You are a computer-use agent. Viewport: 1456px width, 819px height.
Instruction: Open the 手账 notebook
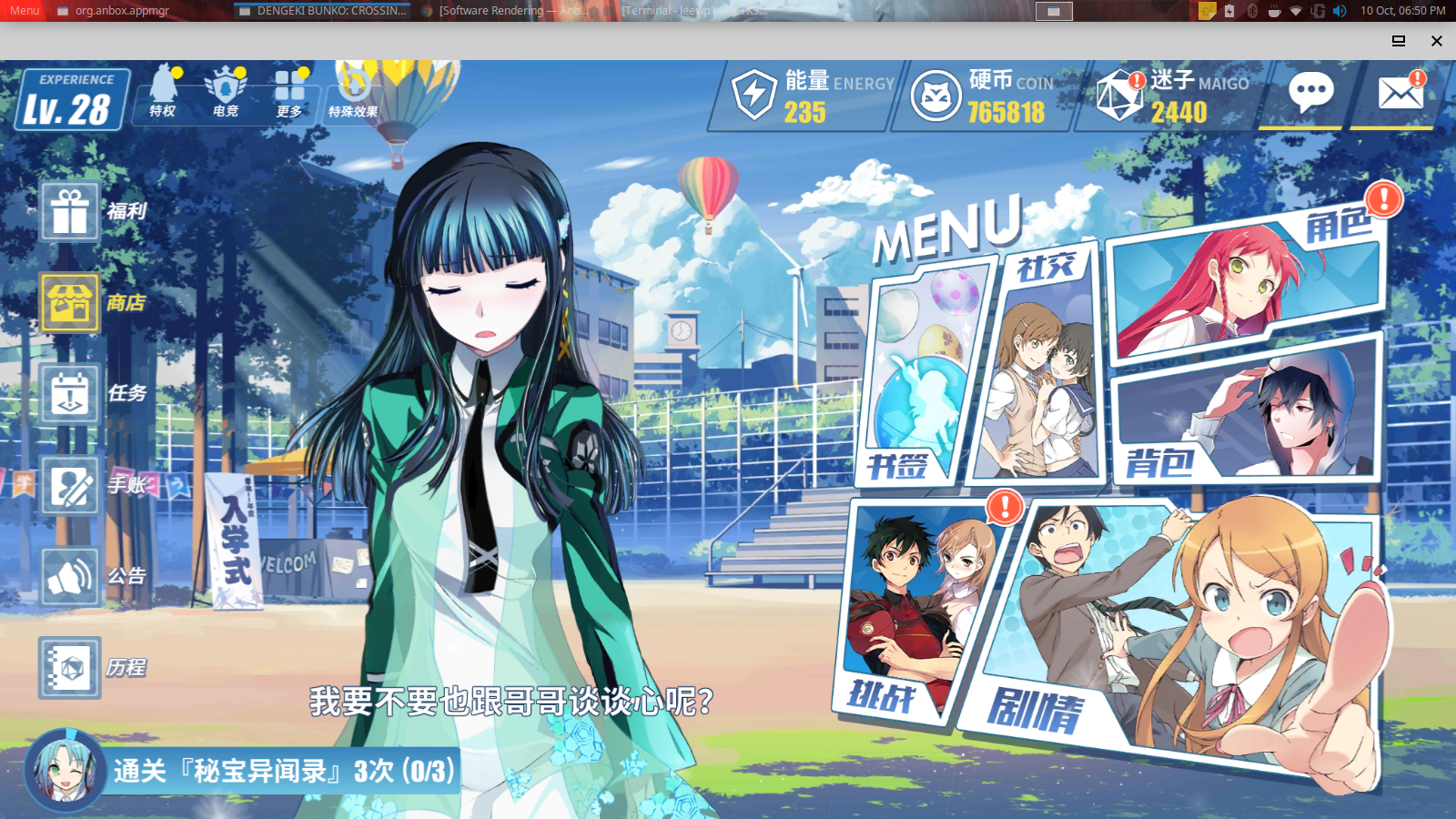(x=70, y=485)
